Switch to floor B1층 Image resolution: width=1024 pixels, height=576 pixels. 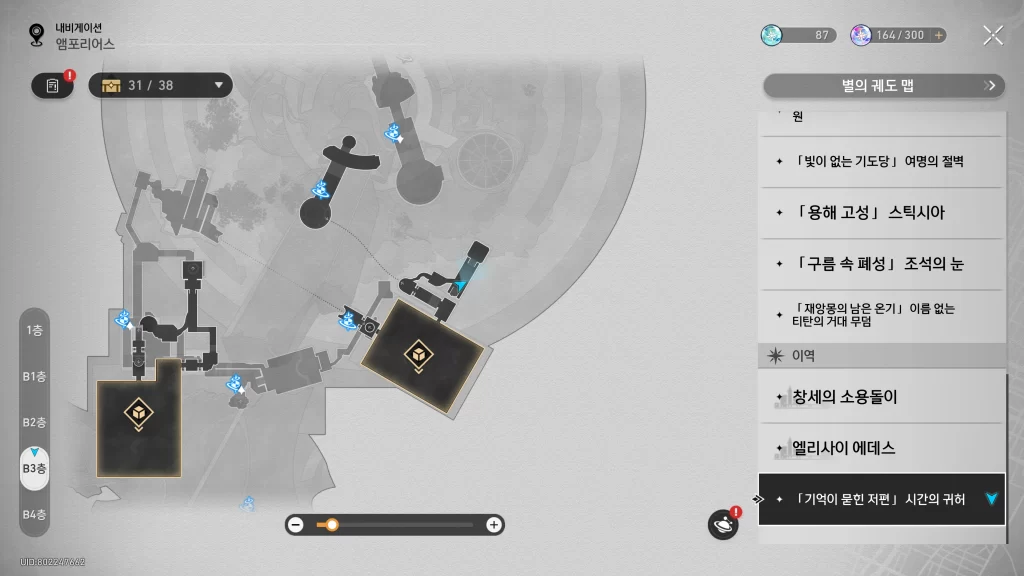pos(34,376)
